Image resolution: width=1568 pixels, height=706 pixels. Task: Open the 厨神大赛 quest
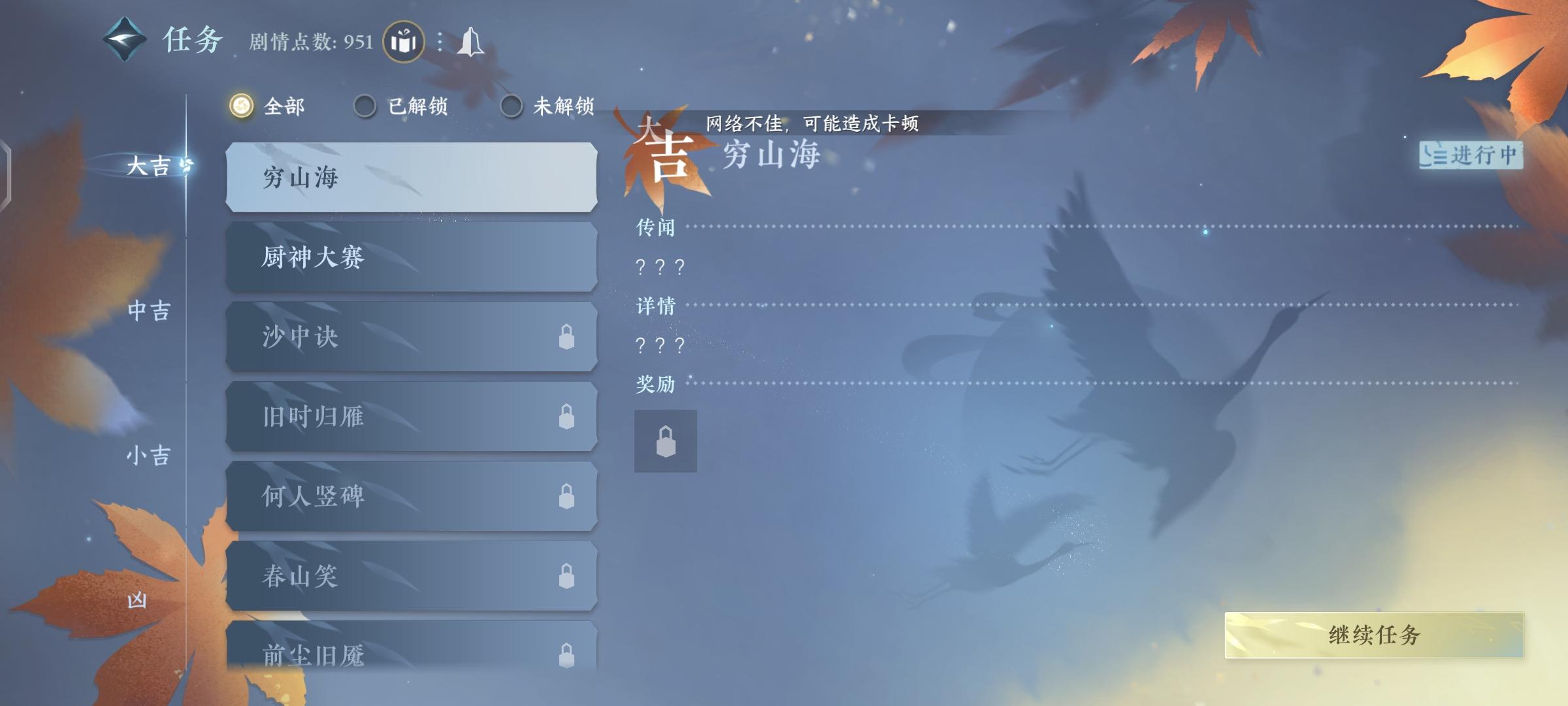coord(410,258)
